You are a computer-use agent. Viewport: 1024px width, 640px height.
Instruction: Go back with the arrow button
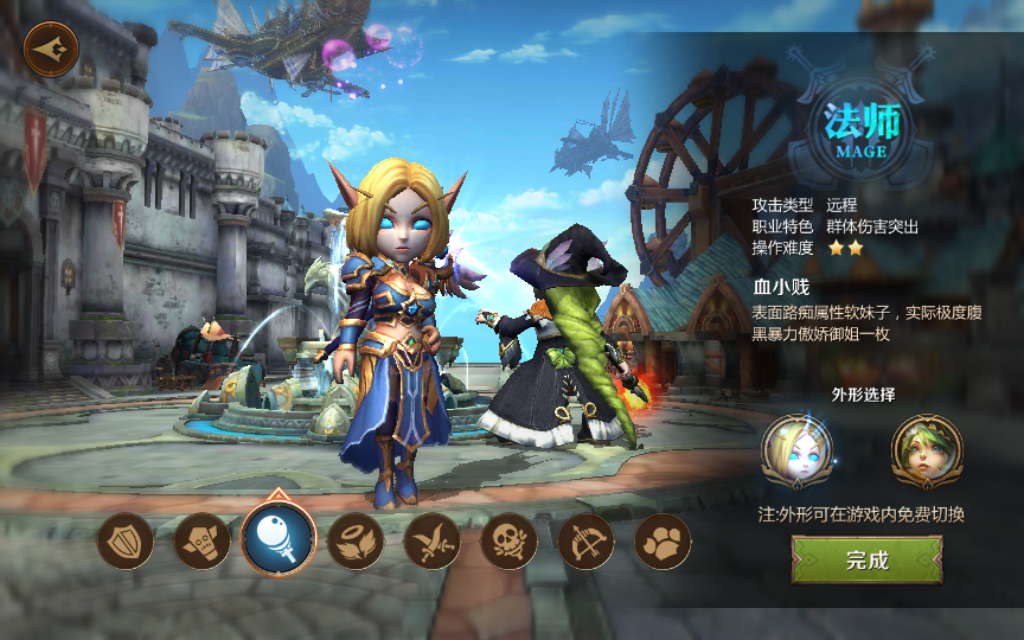(50, 49)
